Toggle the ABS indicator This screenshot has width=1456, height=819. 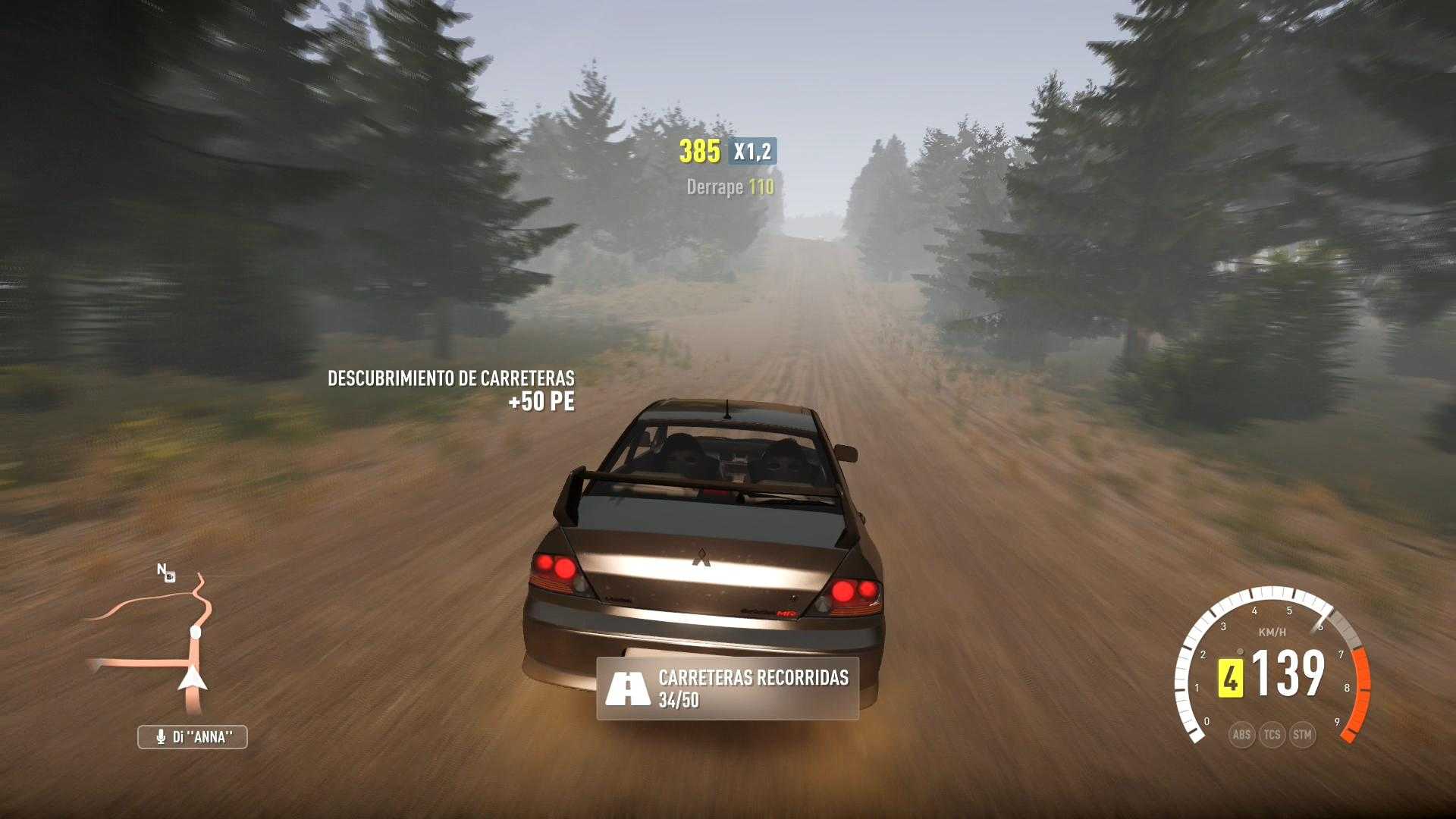pos(1241,734)
